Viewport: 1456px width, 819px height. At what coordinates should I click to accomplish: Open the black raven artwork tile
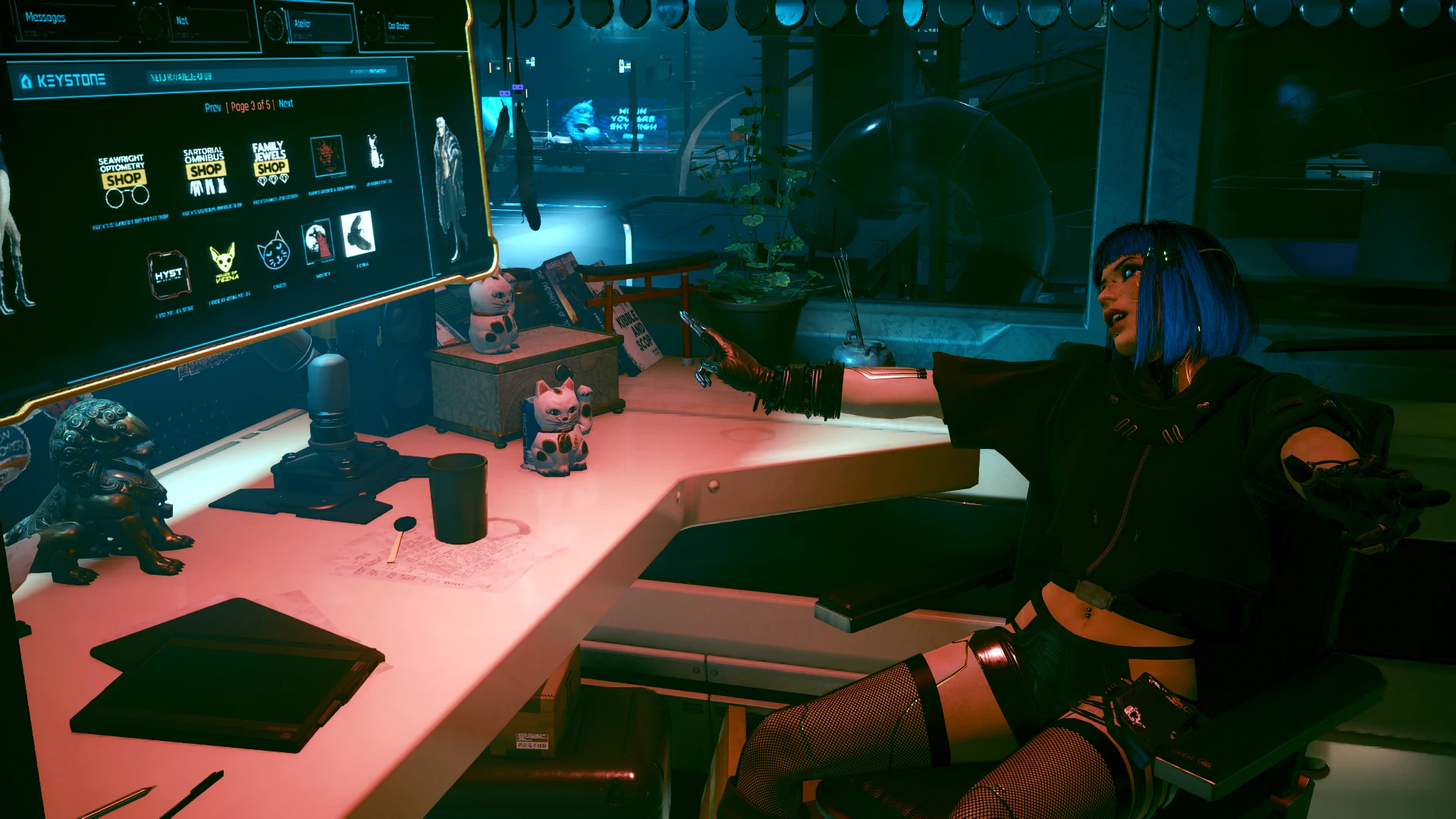click(x=356, y=234)
